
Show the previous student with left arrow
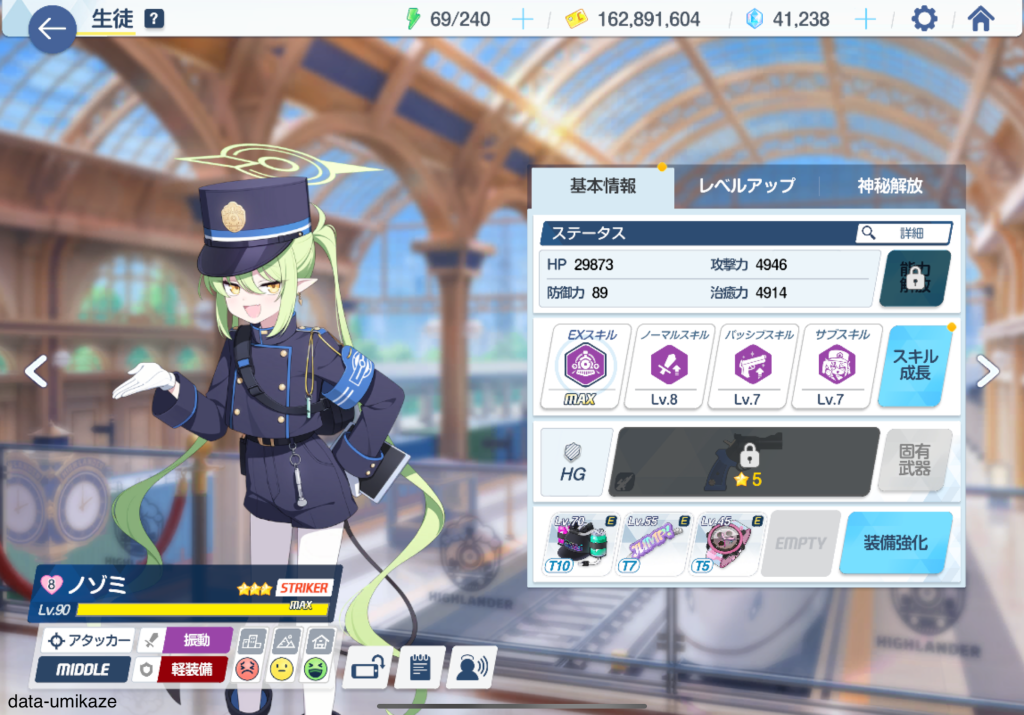(36, 371)
